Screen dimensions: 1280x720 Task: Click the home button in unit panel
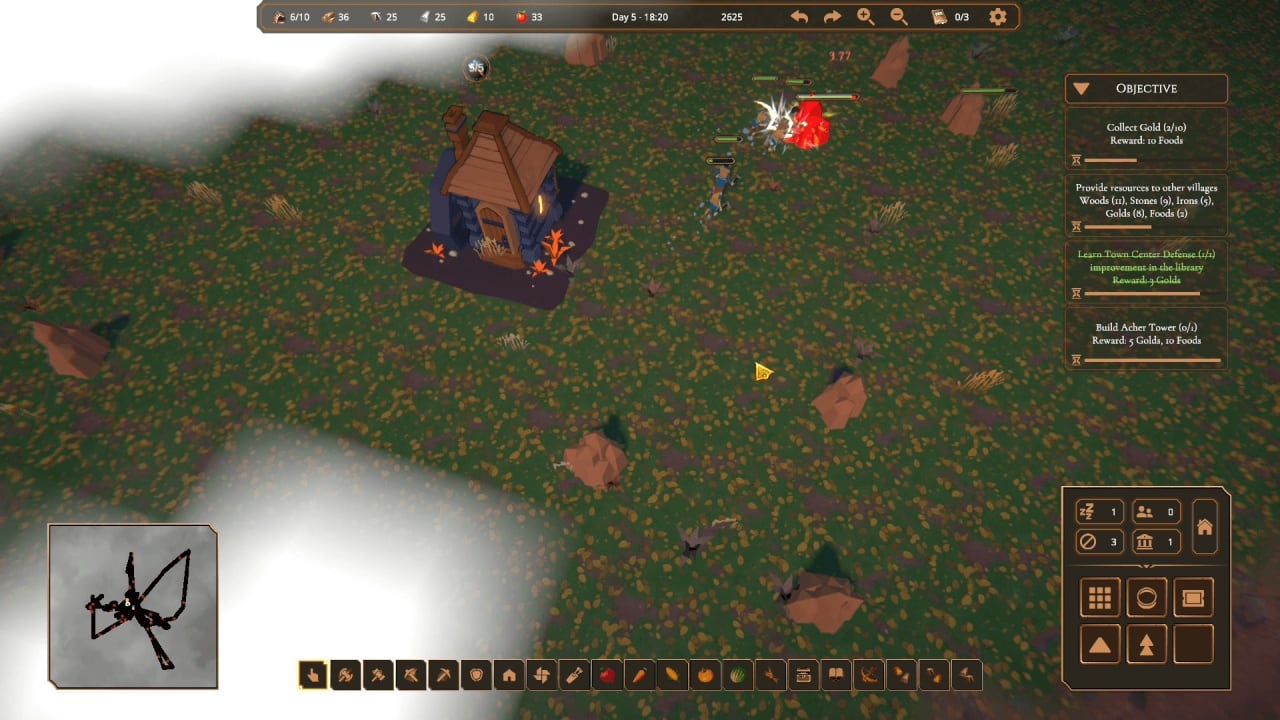(x=1205, y=527)
